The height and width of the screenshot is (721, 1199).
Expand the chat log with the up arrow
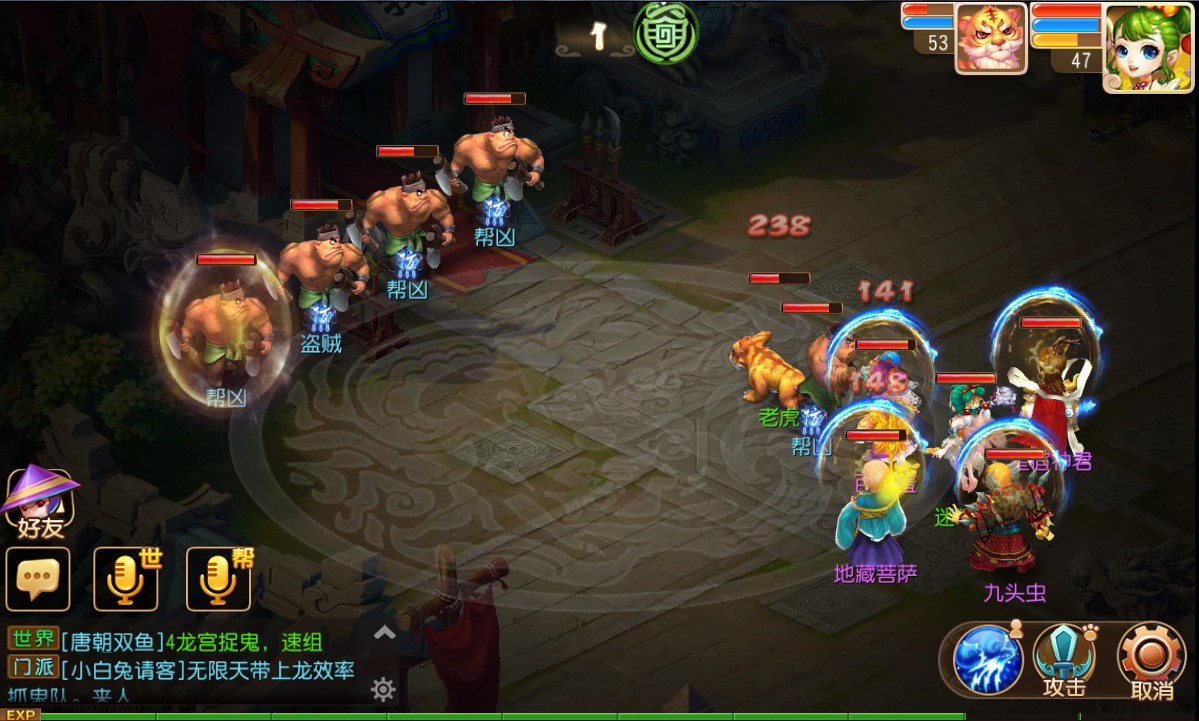click(384, 632)
